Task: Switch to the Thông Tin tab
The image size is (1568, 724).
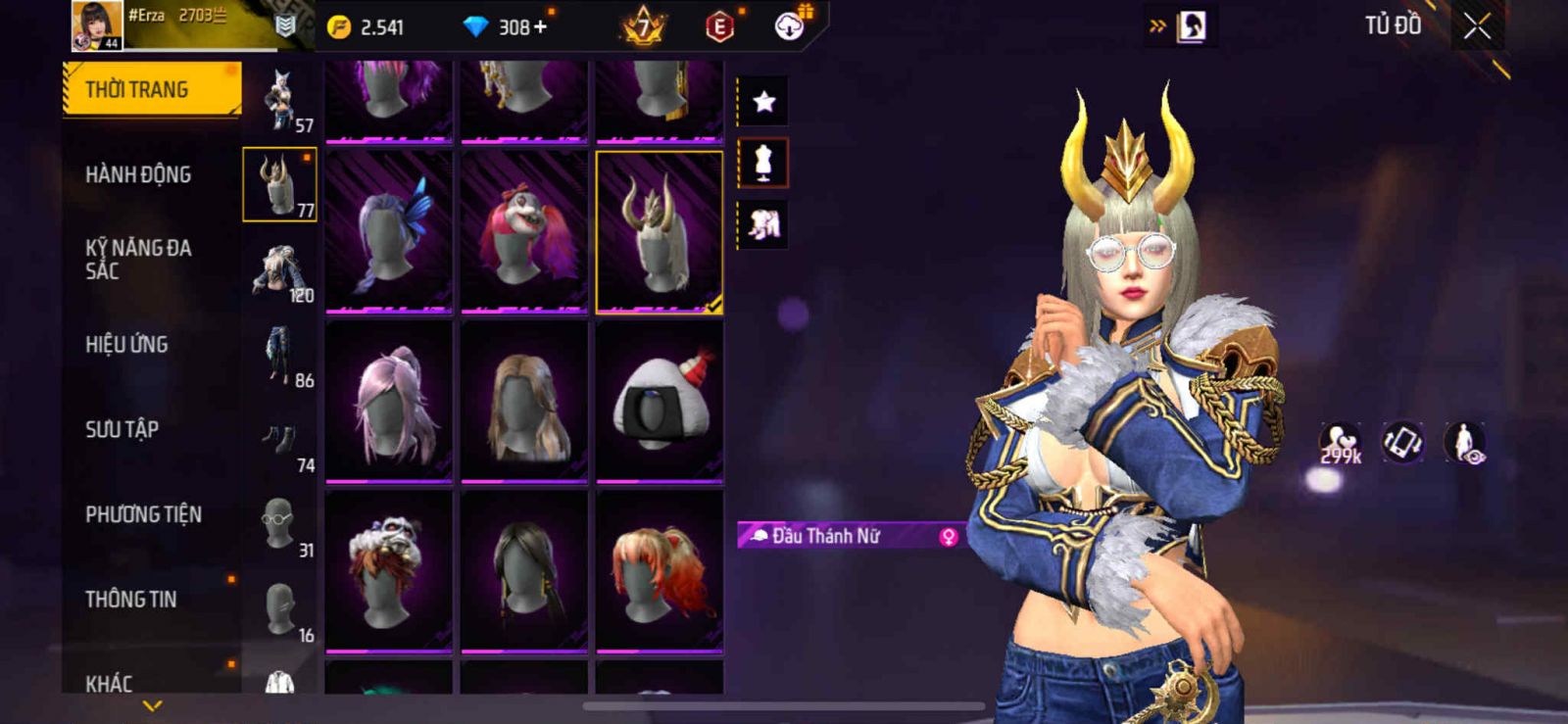Action: coord(131,600)
